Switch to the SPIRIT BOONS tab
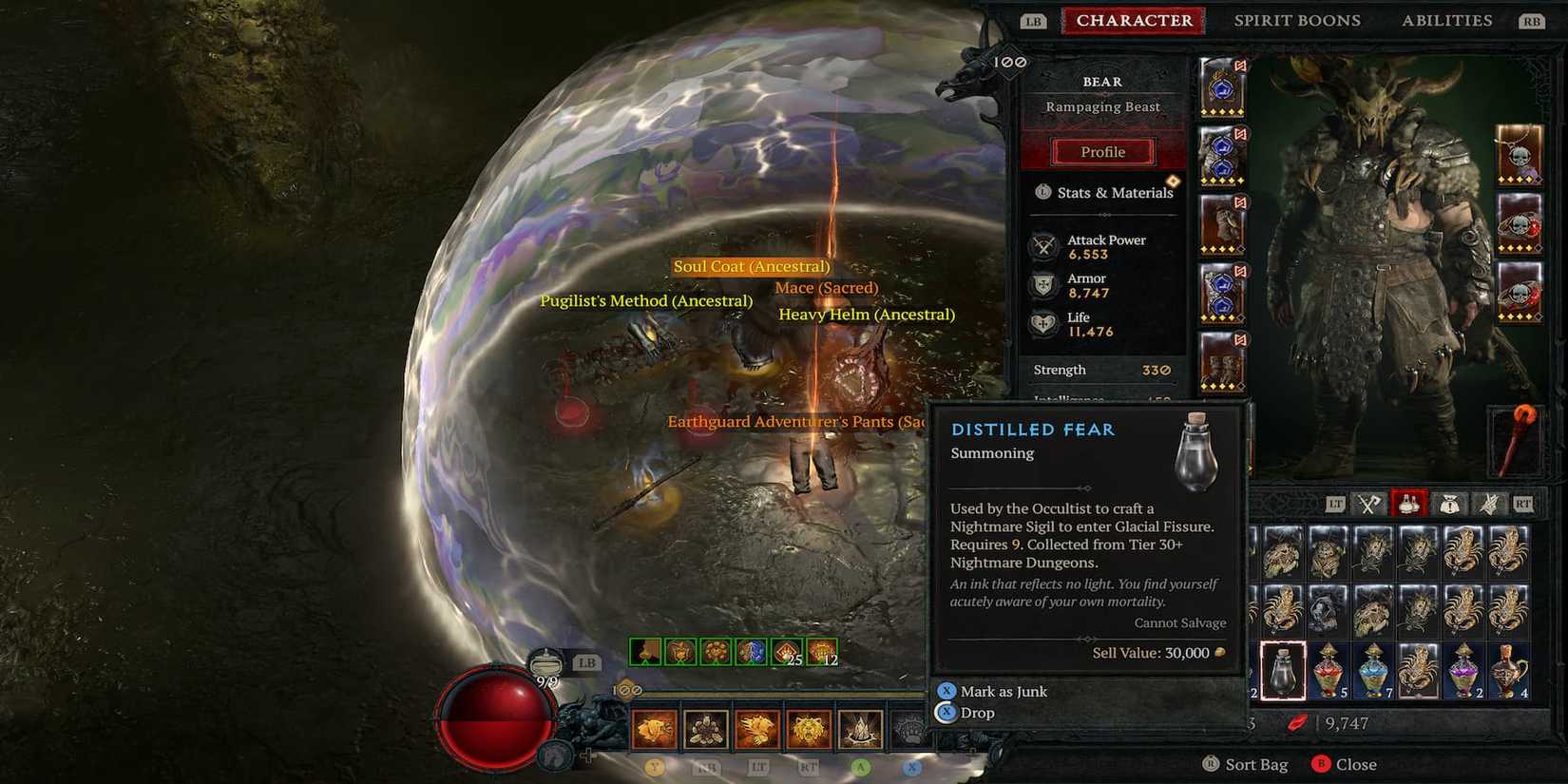The width and height of the screenshot is (1568, 784). point(1298,20)
